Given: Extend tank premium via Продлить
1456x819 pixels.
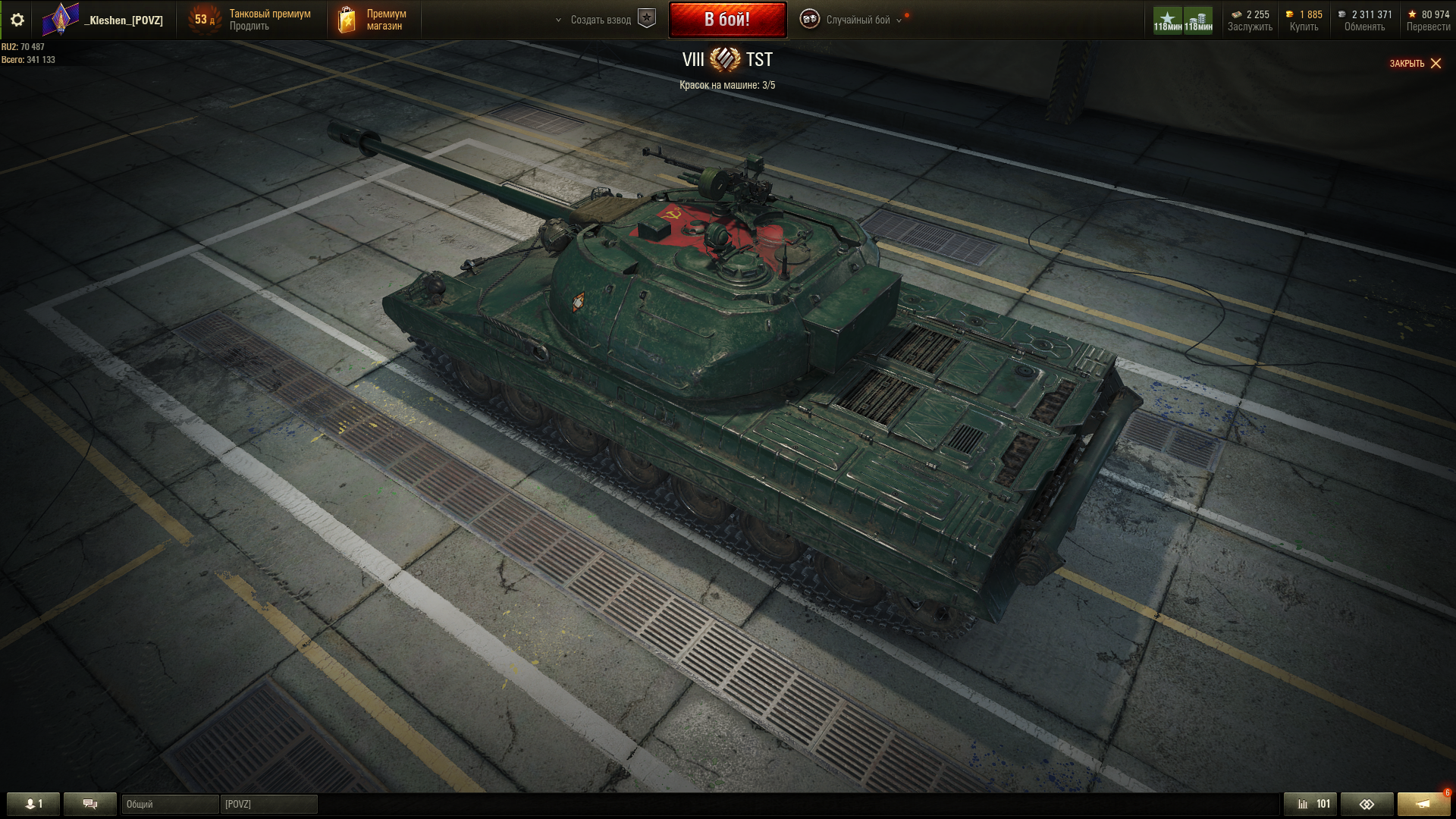Looking at the screenshot, I should point(249,27).
